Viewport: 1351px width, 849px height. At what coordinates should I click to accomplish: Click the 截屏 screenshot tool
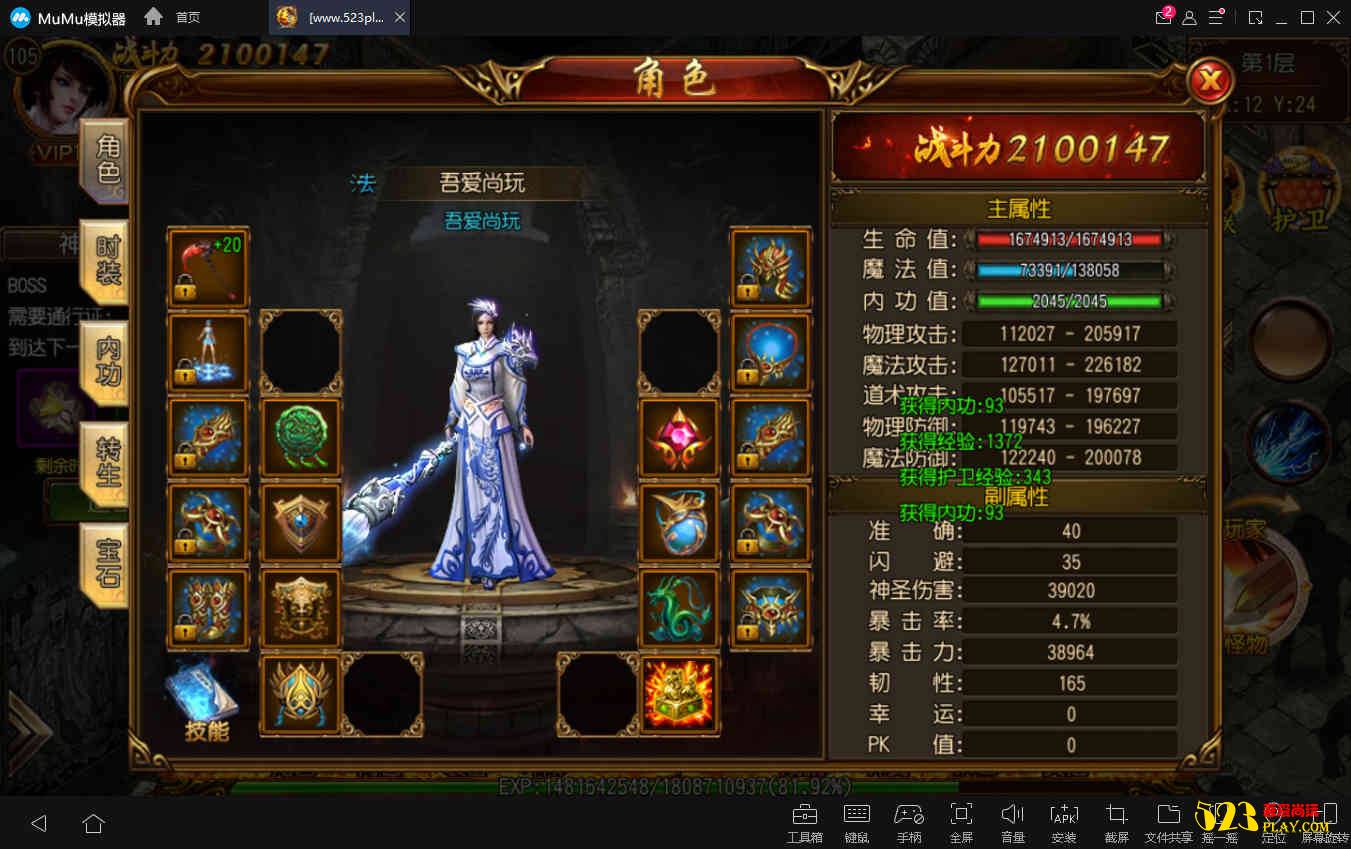click(x=1116, y=822)
